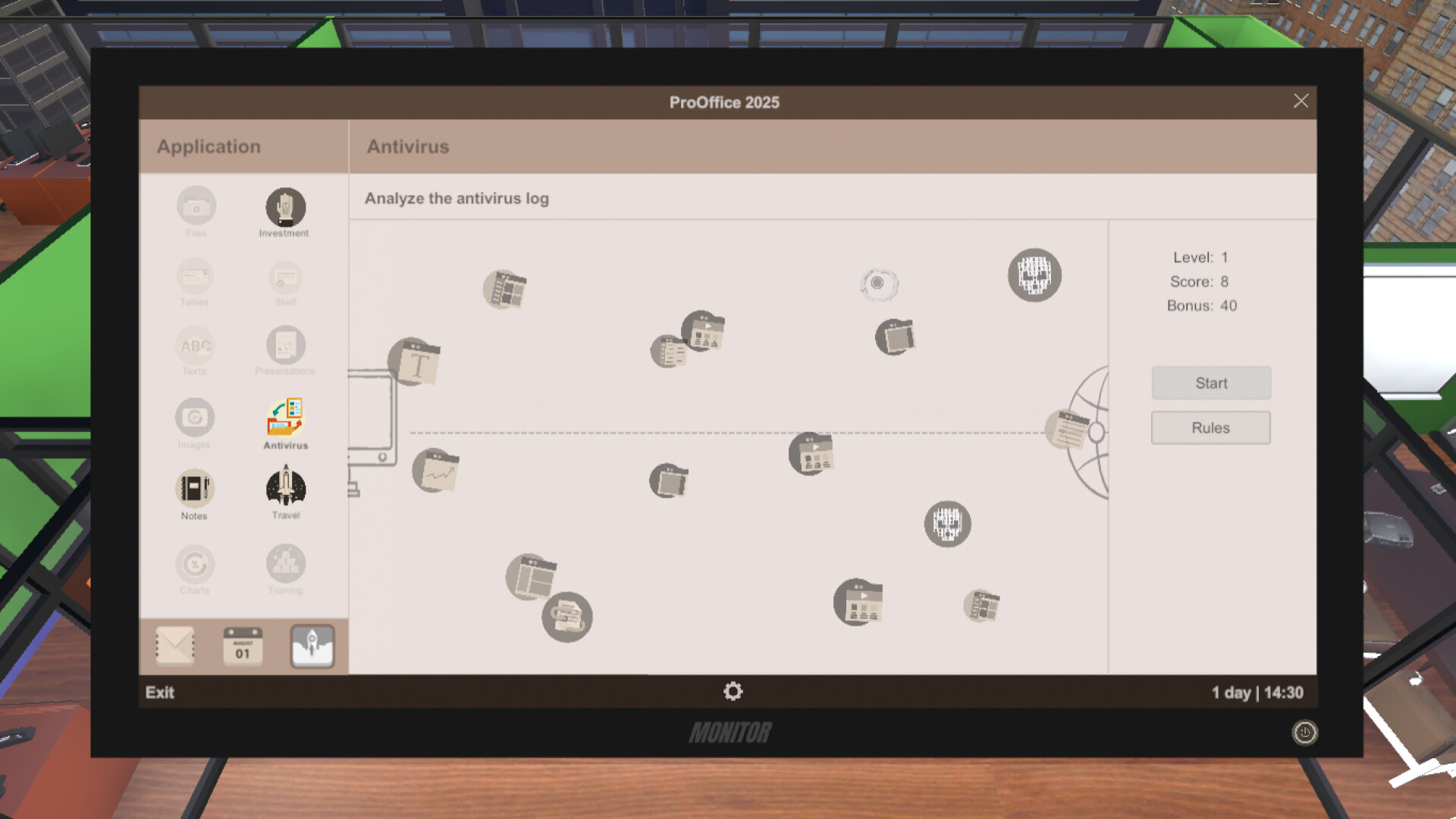The image size is (1456, 819).
Task: Switch to the mail envelope tab
Action: pos(174,645)
